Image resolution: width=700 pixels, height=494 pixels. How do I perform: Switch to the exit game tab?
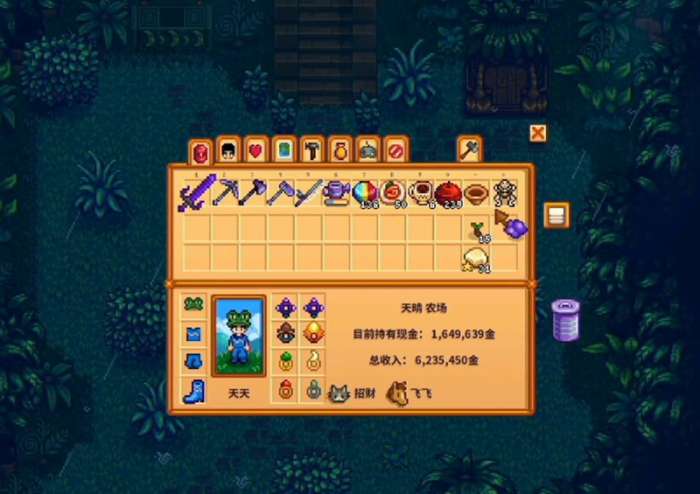pyautogui.click(x=396, y=151)
